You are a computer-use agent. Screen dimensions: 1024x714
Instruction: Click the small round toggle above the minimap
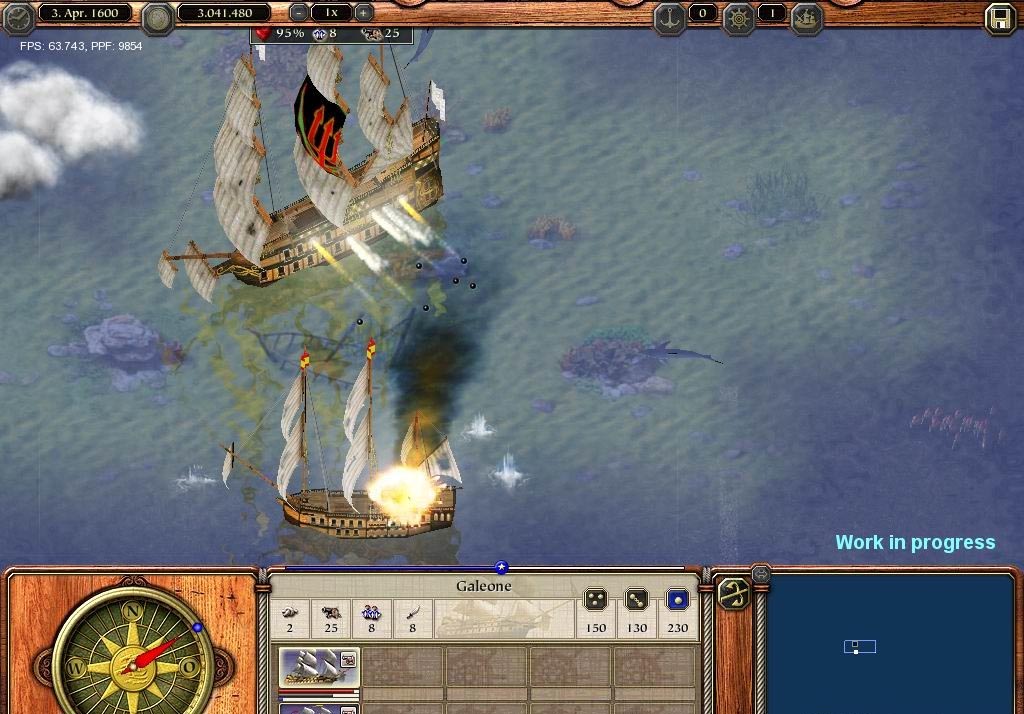(760, 573)
